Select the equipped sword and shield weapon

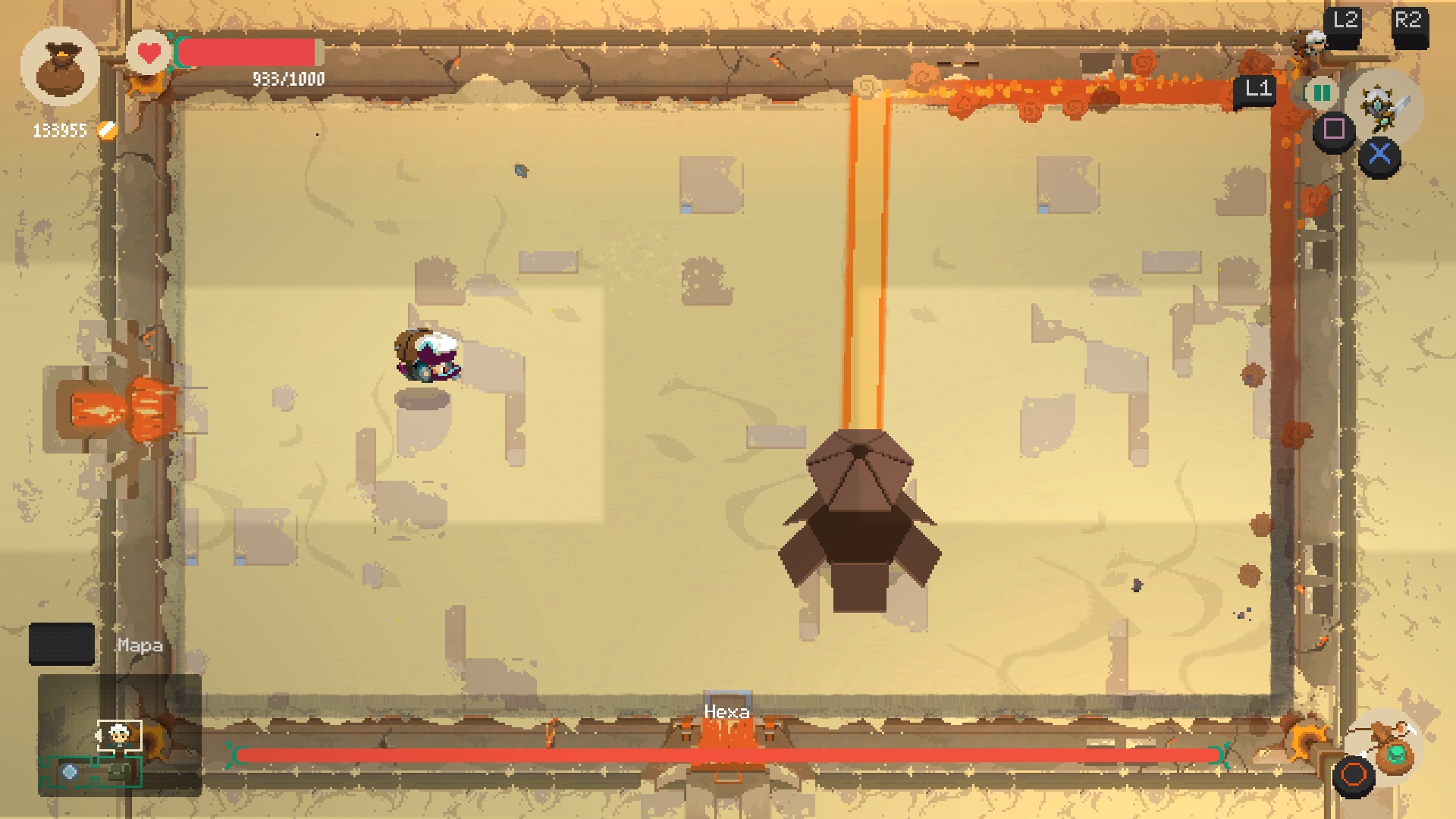pos(1385,107)
